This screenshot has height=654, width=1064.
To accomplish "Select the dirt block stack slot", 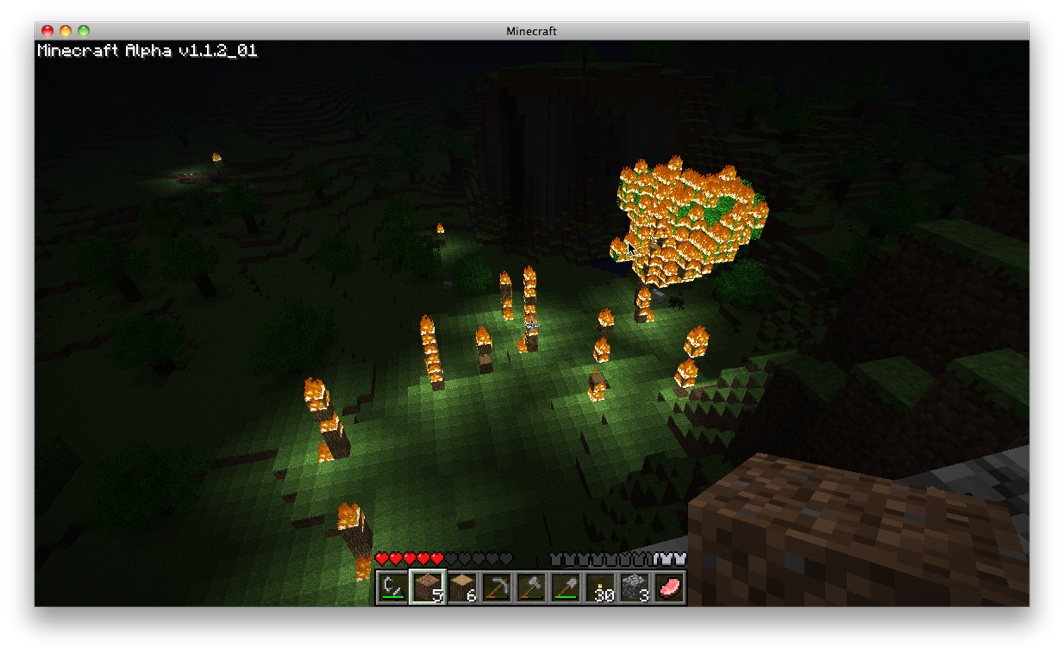I will [427, 588].
